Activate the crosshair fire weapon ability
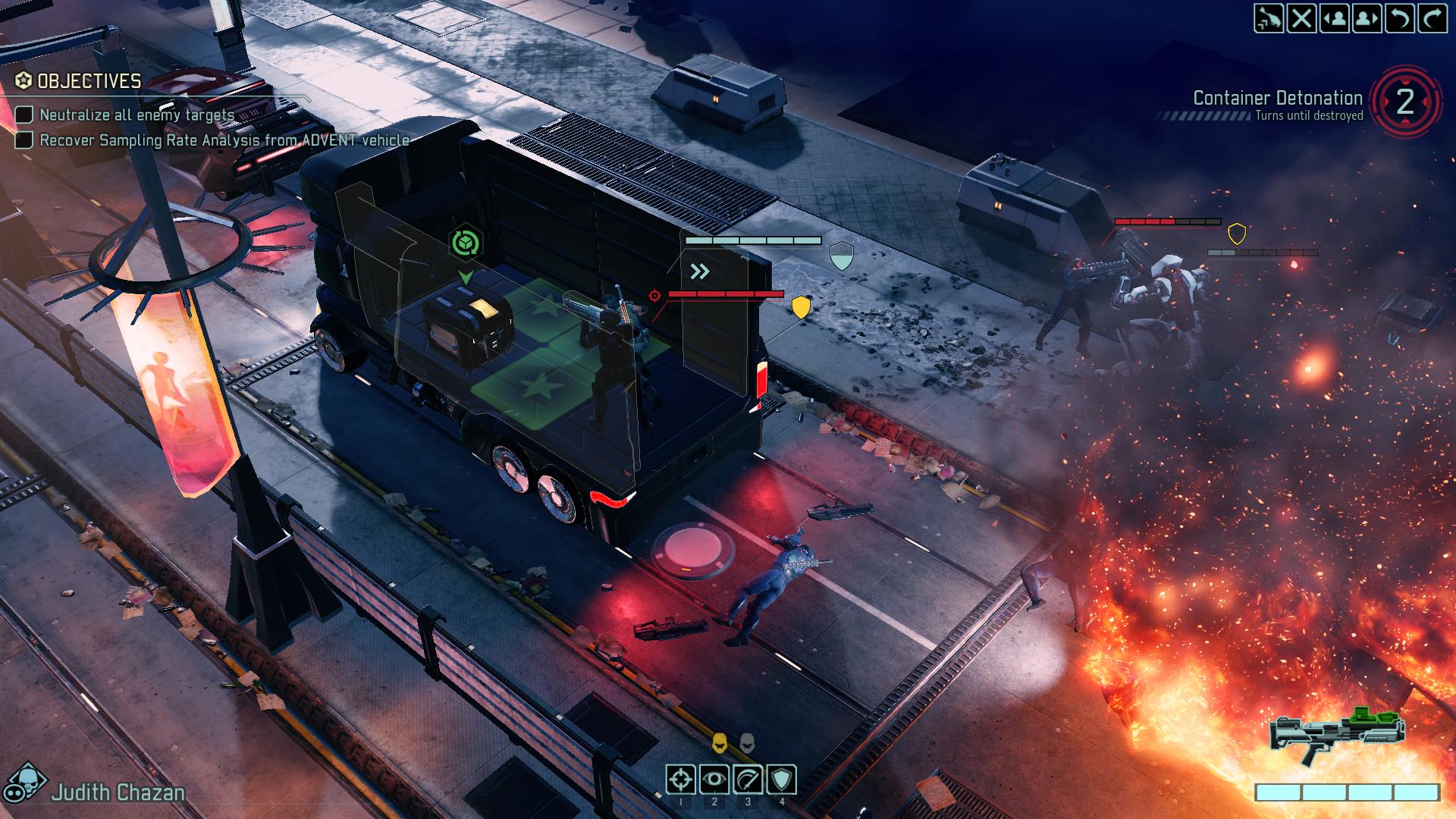The height and width of the screenshot is (819, 1456). click(x=680, y=779)
